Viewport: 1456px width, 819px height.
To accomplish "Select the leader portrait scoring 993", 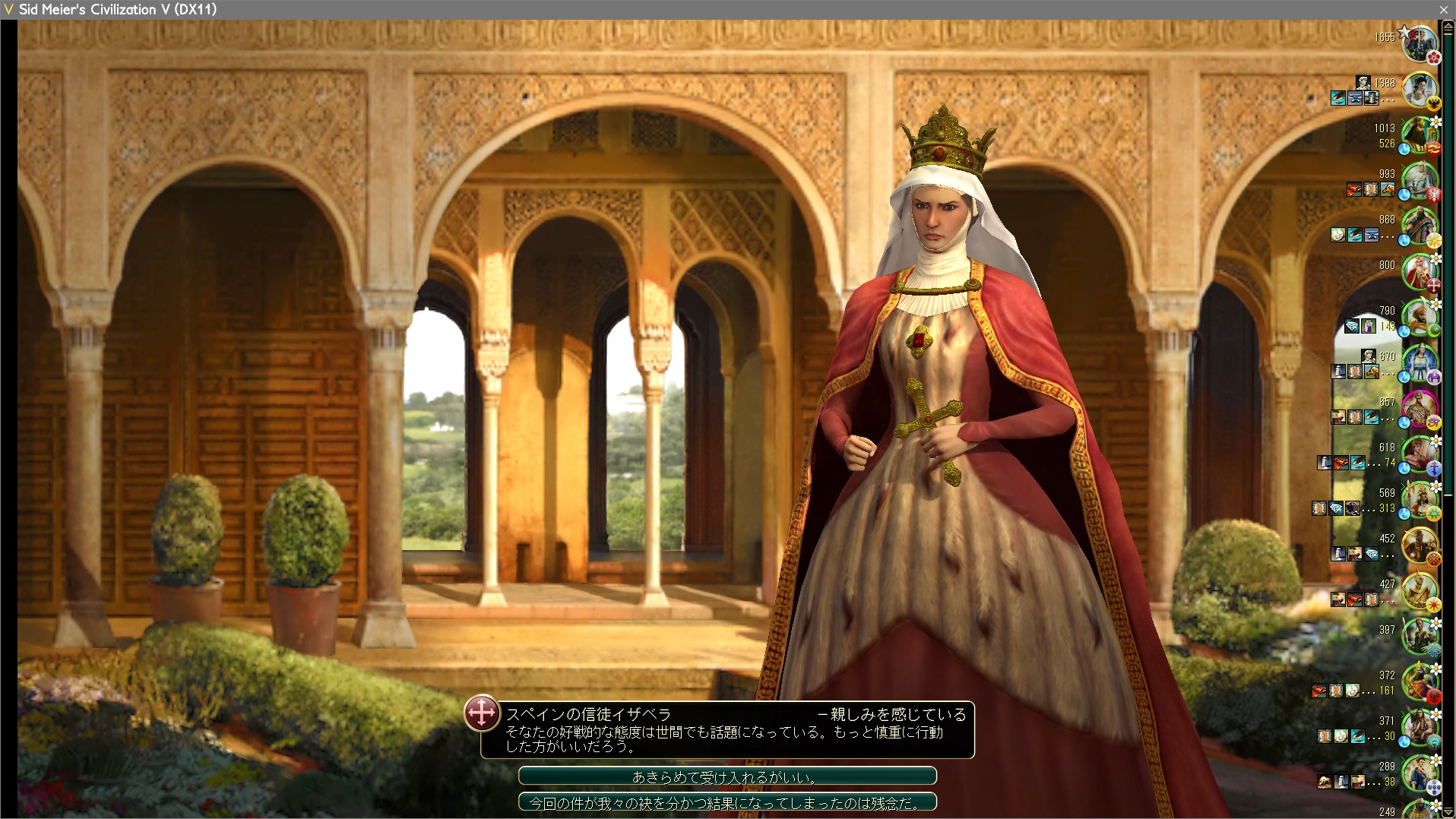I will [1419, 181].
